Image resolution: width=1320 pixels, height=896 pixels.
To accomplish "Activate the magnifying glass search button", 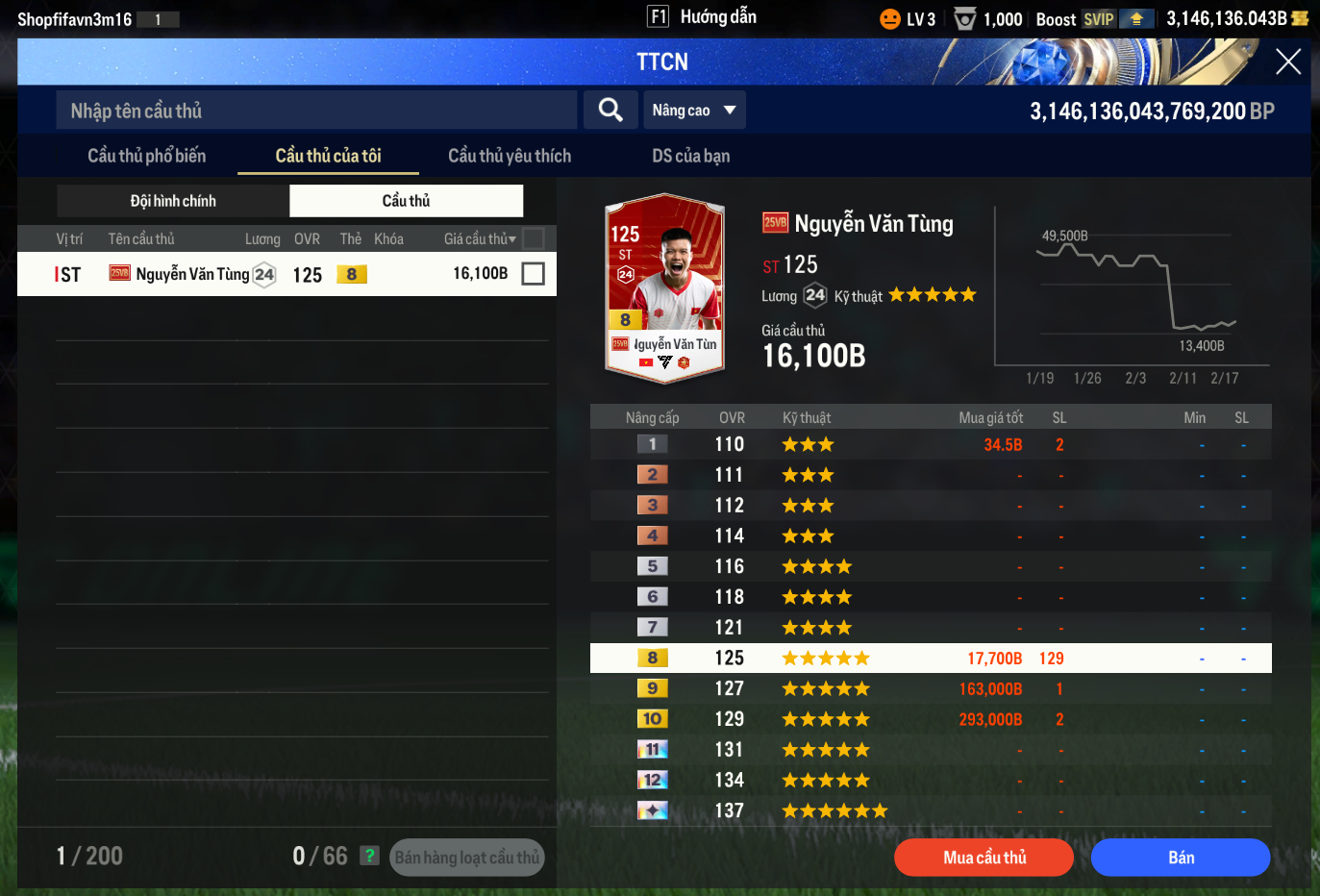I will (x=610, y=111).
